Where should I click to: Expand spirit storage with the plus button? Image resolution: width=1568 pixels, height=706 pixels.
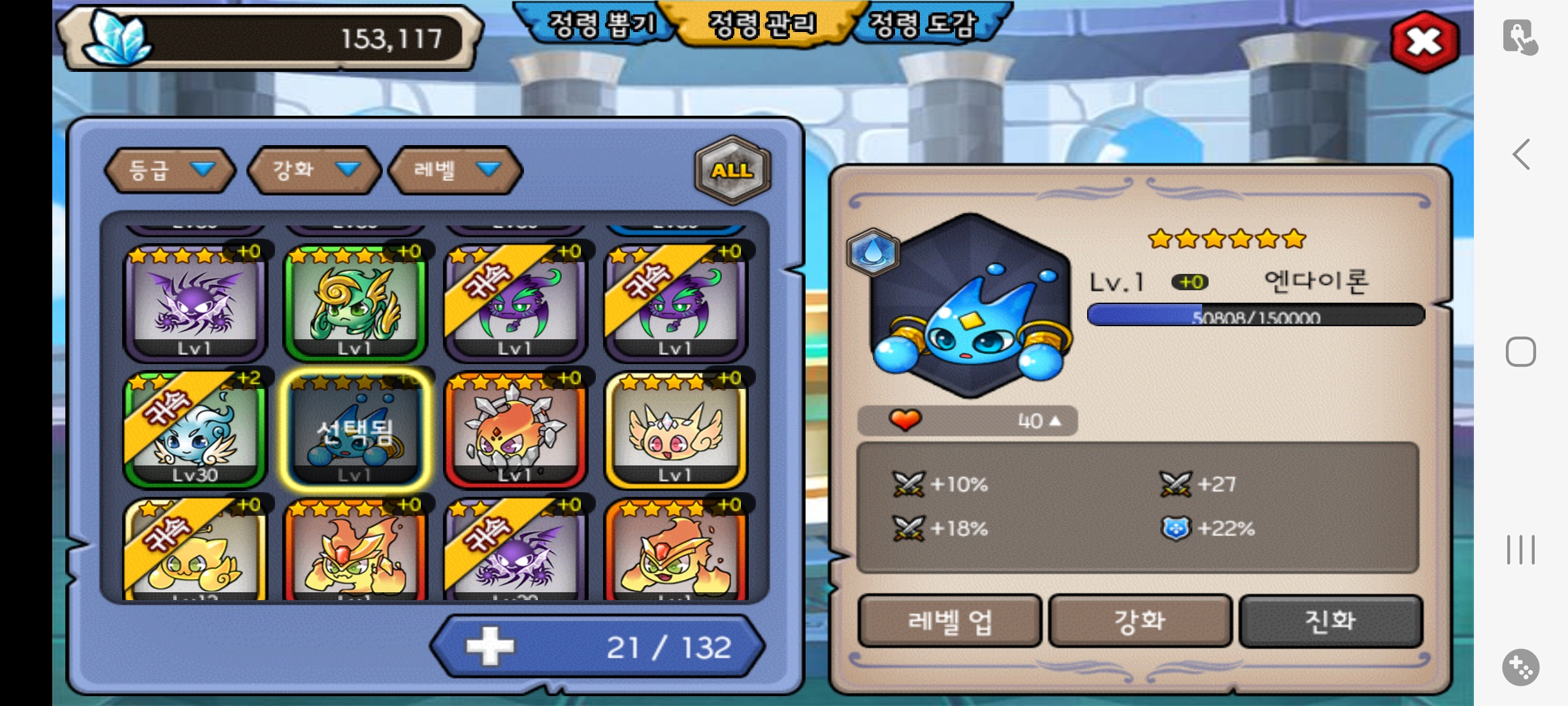coord(490,647)
